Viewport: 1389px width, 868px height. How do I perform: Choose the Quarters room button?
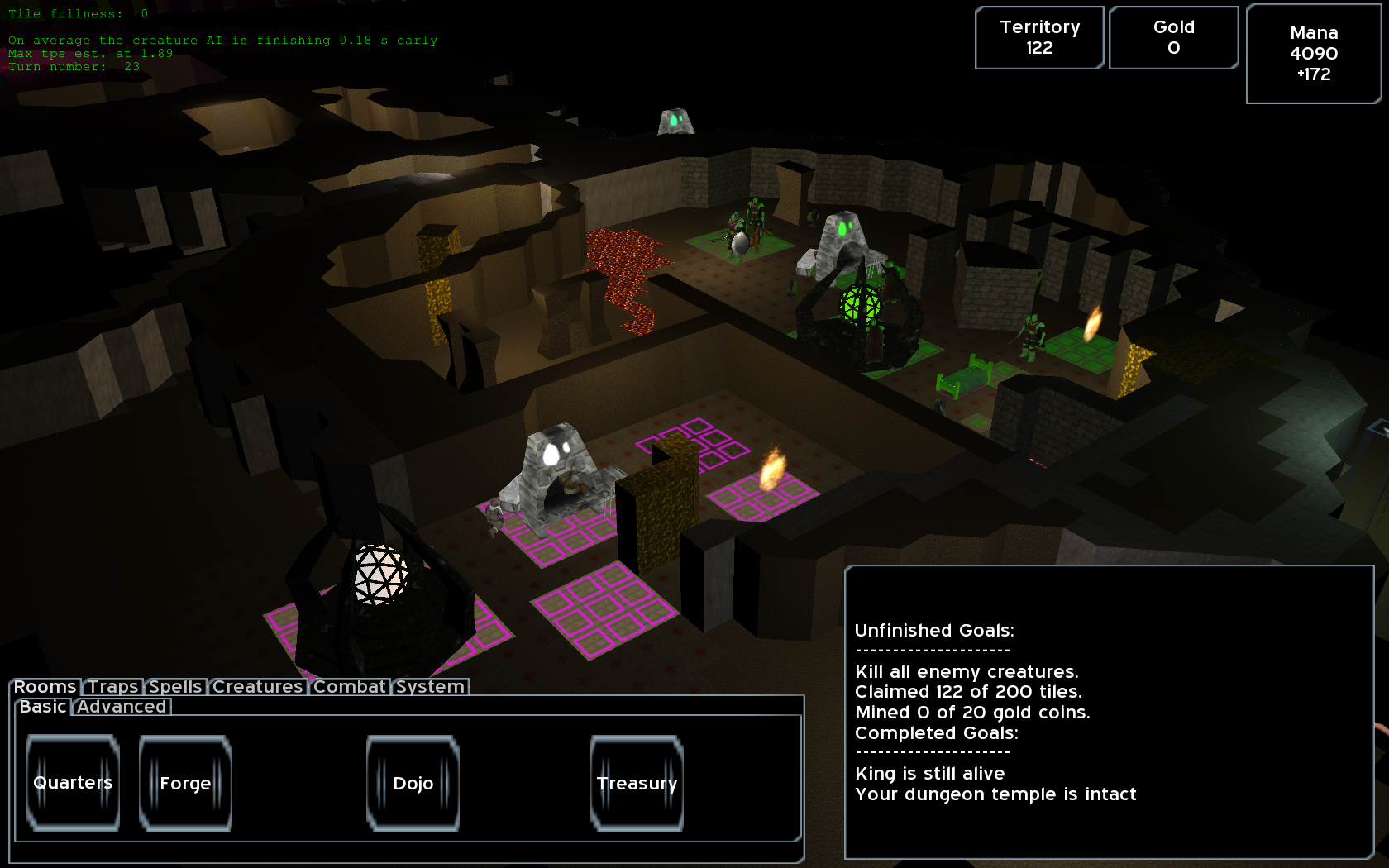click(x=73, y=783)
